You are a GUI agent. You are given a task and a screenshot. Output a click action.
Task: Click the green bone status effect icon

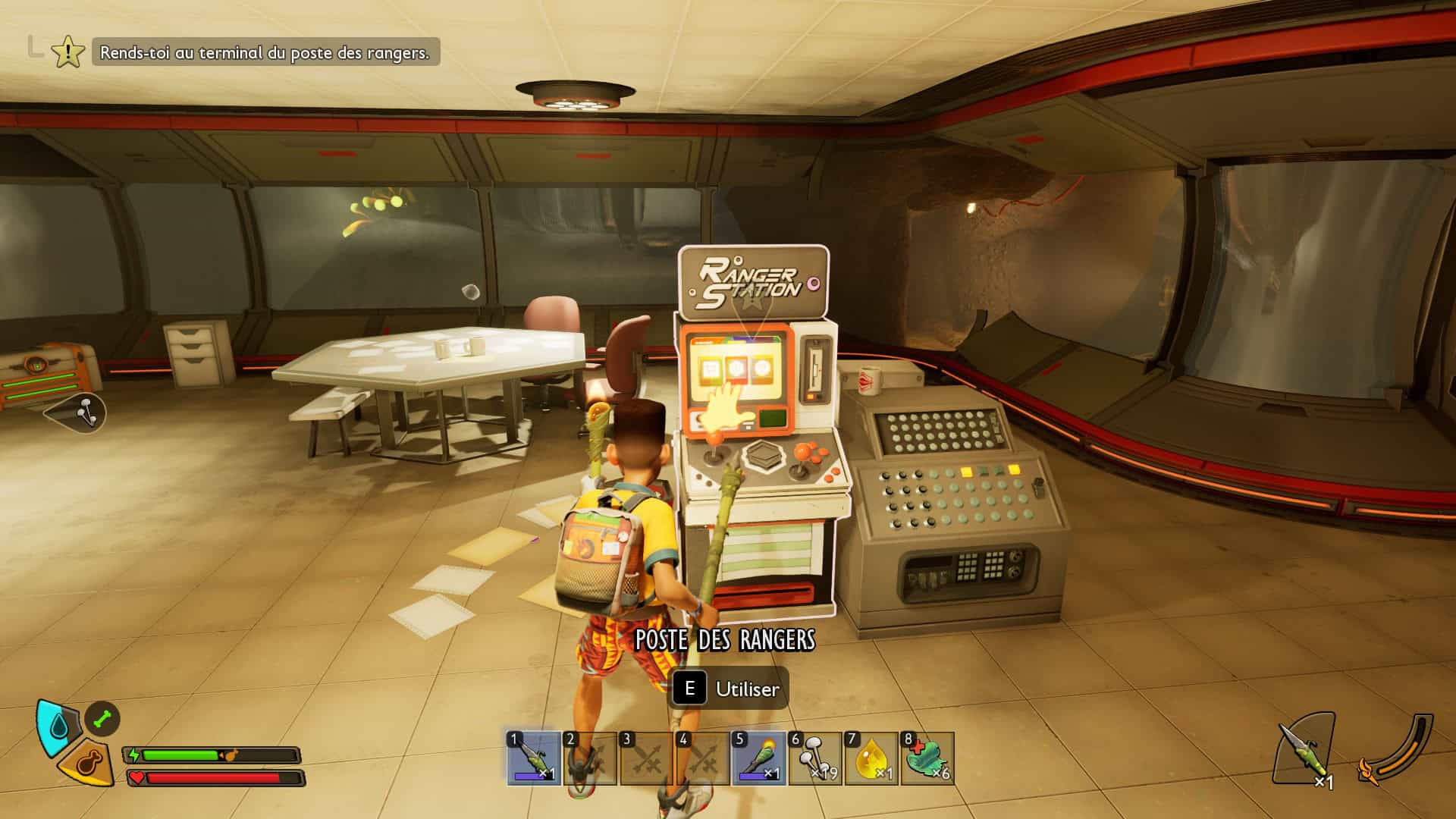point(102,718)
